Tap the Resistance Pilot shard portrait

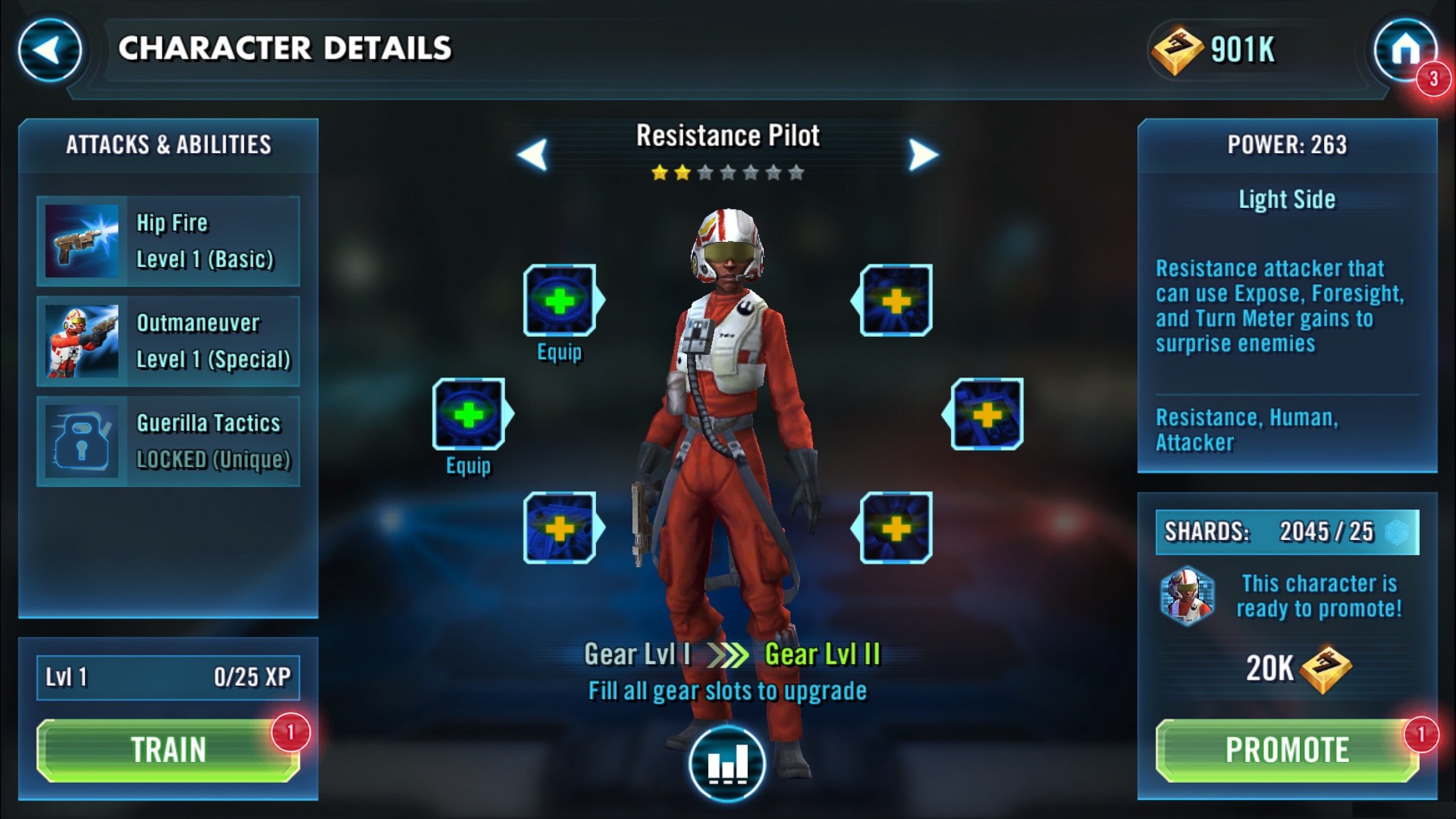pyautogui.click(x=1187, y=596)
